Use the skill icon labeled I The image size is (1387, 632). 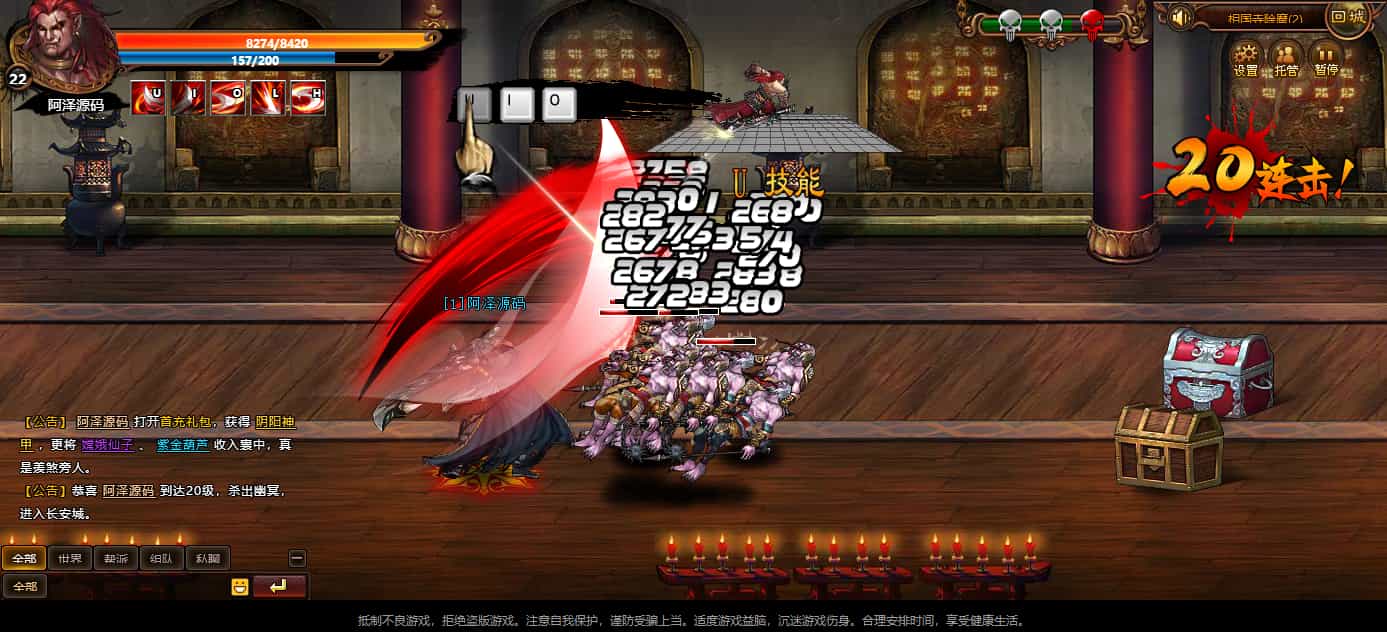[188, 98]
